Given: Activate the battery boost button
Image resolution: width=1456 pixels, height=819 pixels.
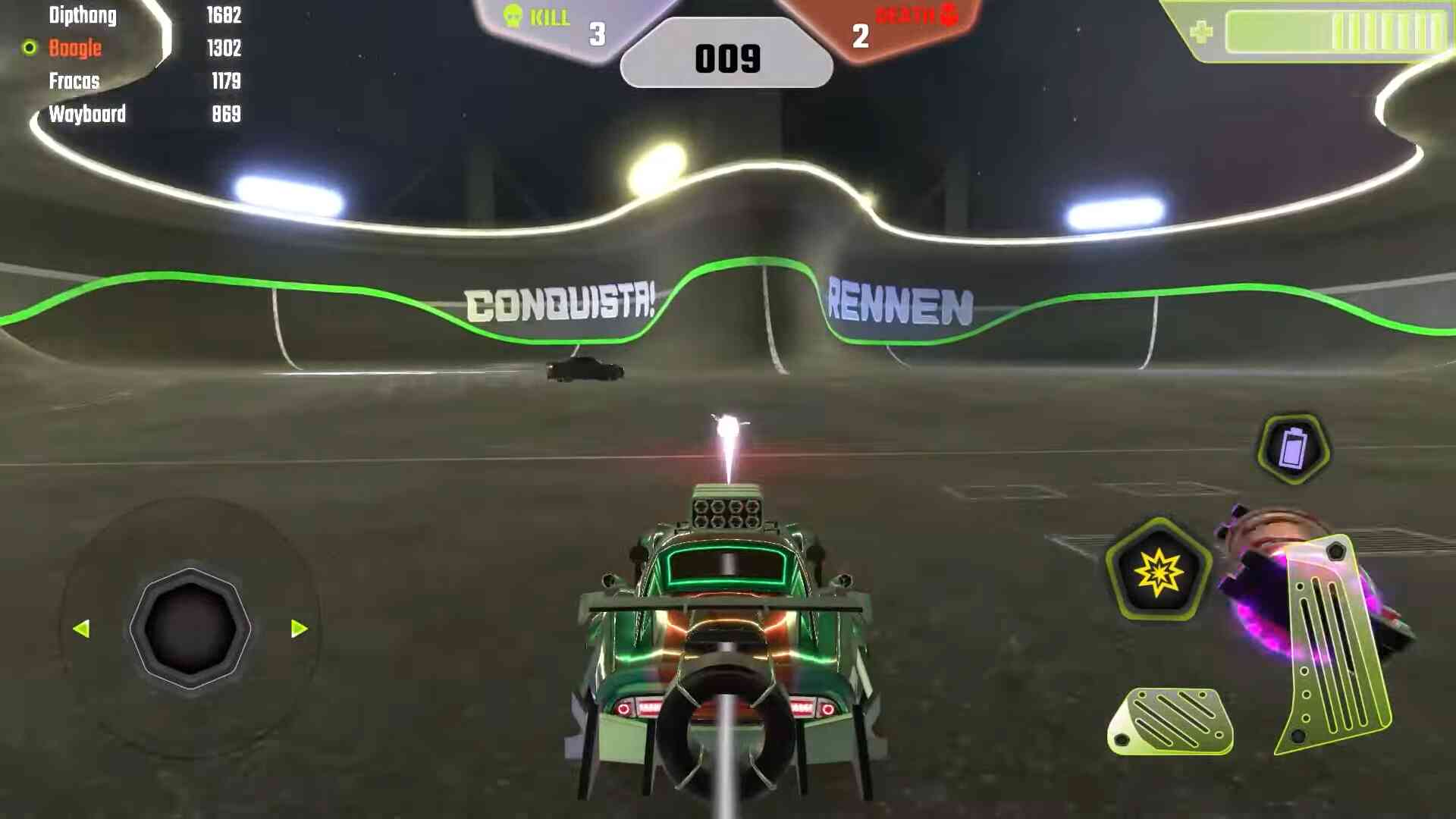Looking at the screenshot, I should pyautogui.click(x=1293, y=449).
